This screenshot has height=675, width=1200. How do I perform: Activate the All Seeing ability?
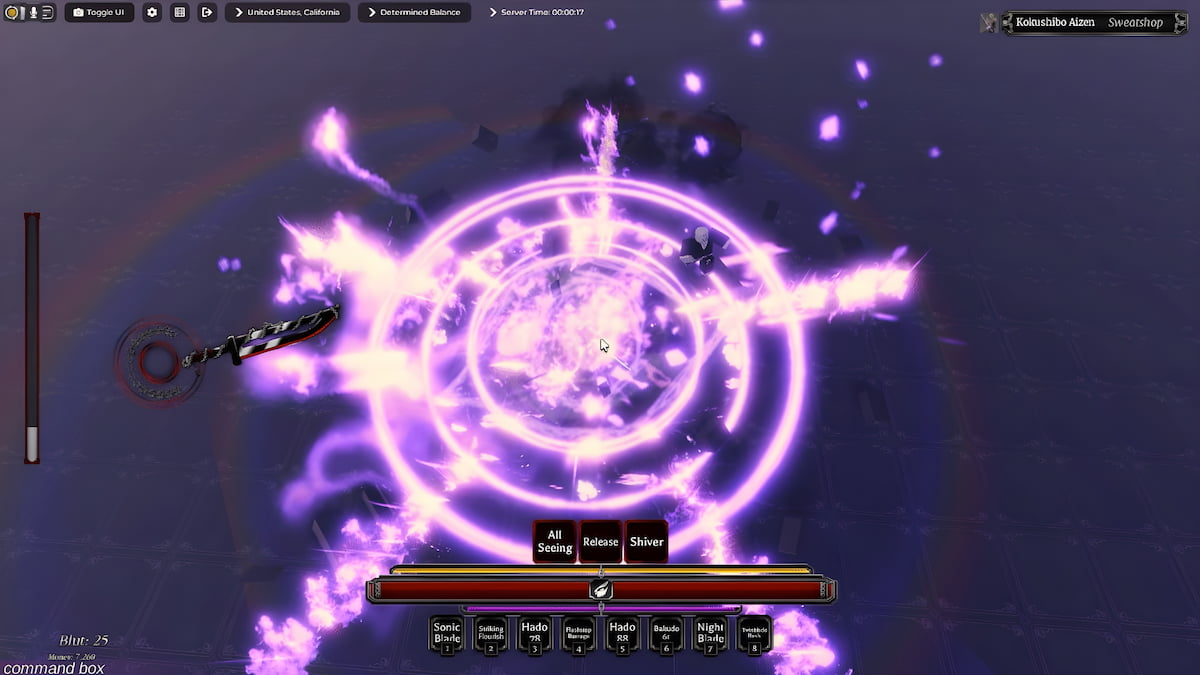click(555, 541)
